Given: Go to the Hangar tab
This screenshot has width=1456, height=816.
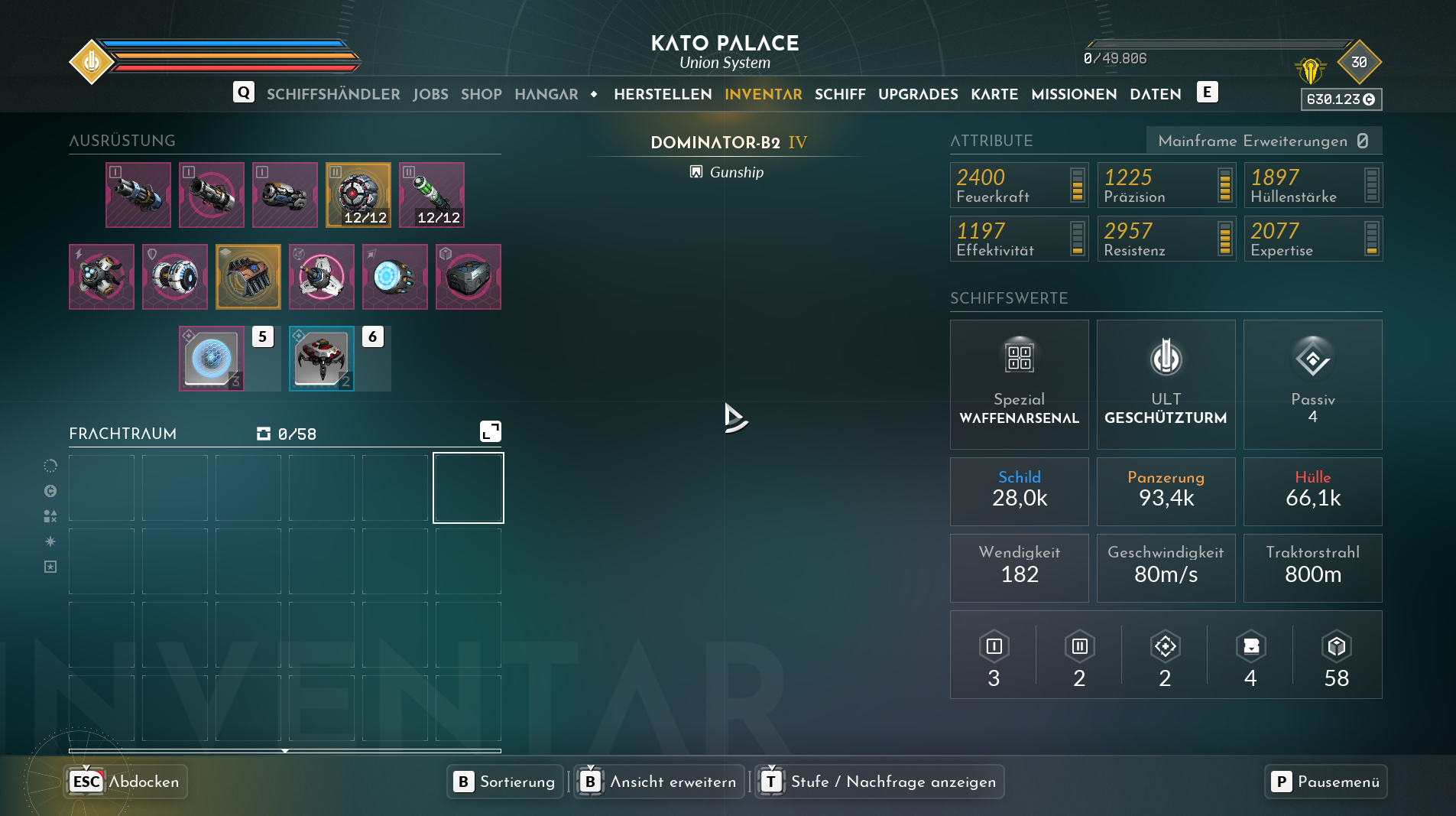Looking at the screenshot, I should 546,94.
